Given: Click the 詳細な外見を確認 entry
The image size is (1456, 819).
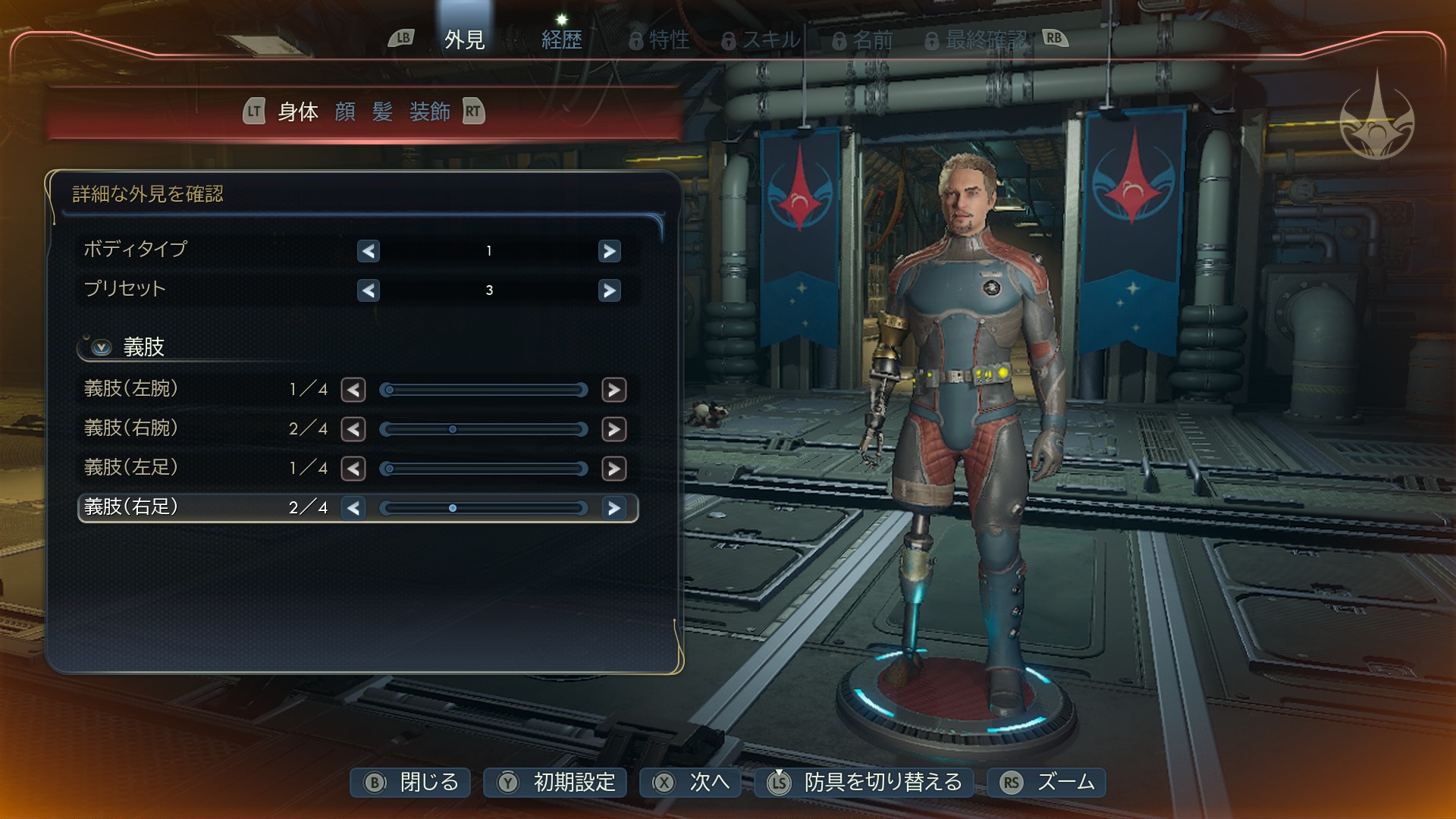Looking at the screenshot, I should [148, 194].
